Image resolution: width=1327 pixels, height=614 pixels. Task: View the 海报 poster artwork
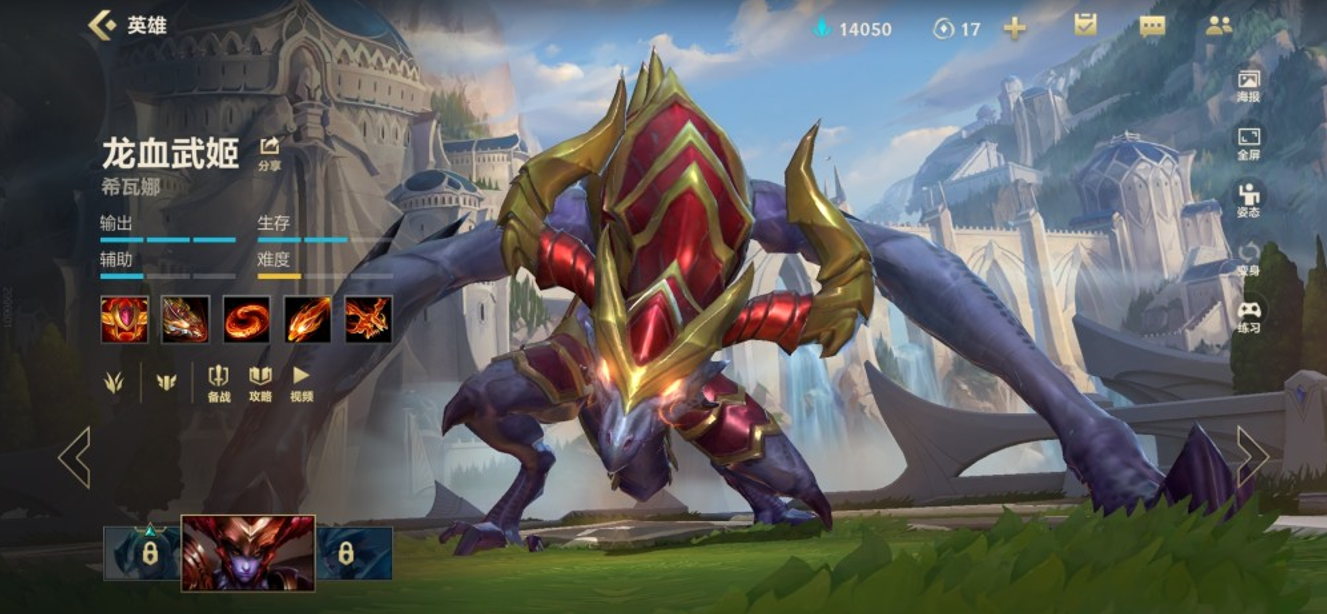[1248, 86]
